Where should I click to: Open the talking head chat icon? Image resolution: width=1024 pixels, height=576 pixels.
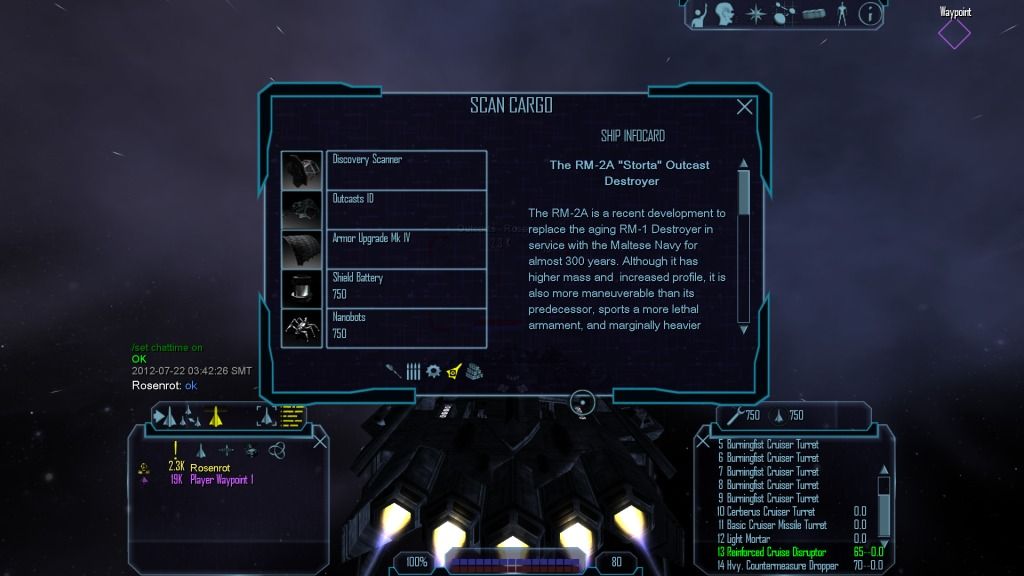(726, 14)
